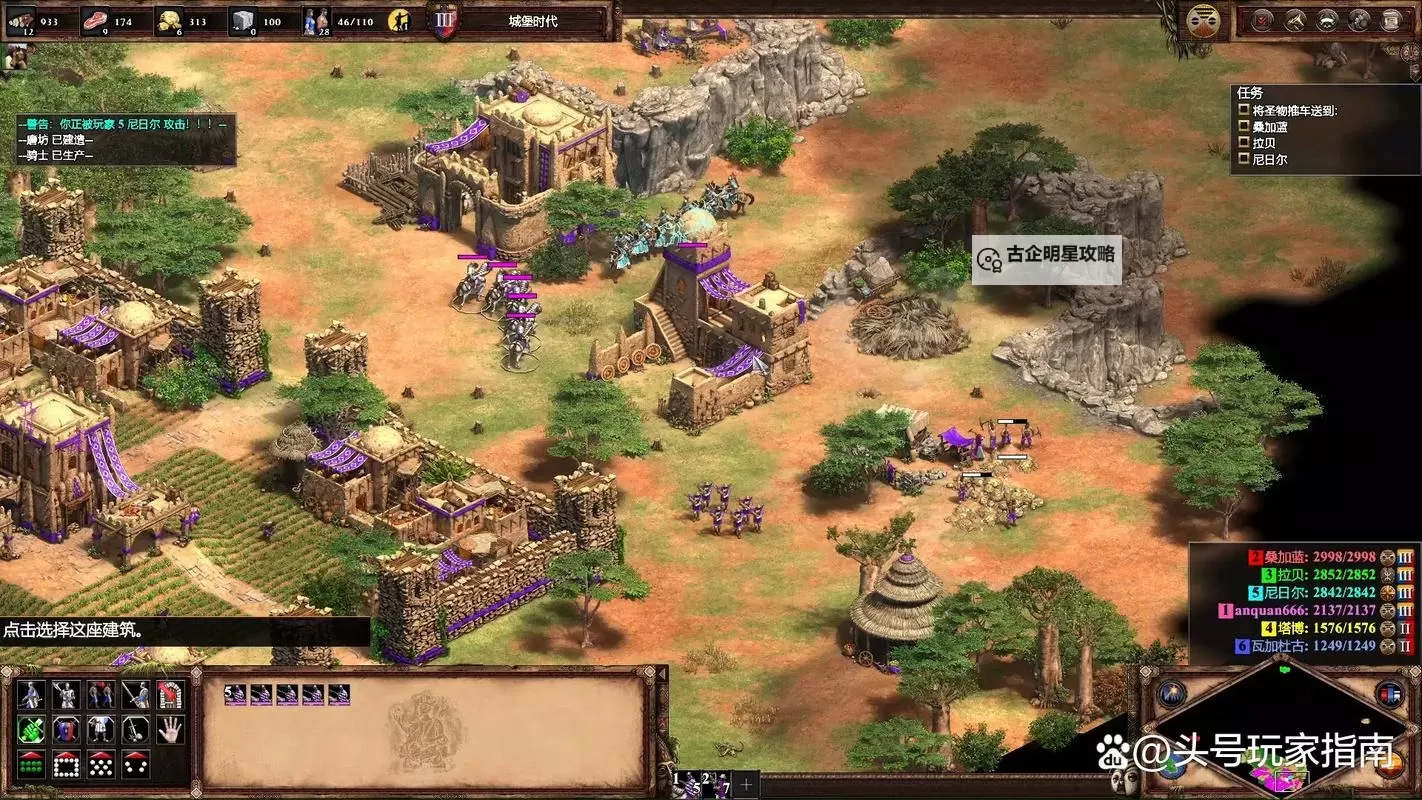The height and width of the screenshot is (800, 1422).
Task: Click the red chevrons menu button
Action: click(1263, 20)
